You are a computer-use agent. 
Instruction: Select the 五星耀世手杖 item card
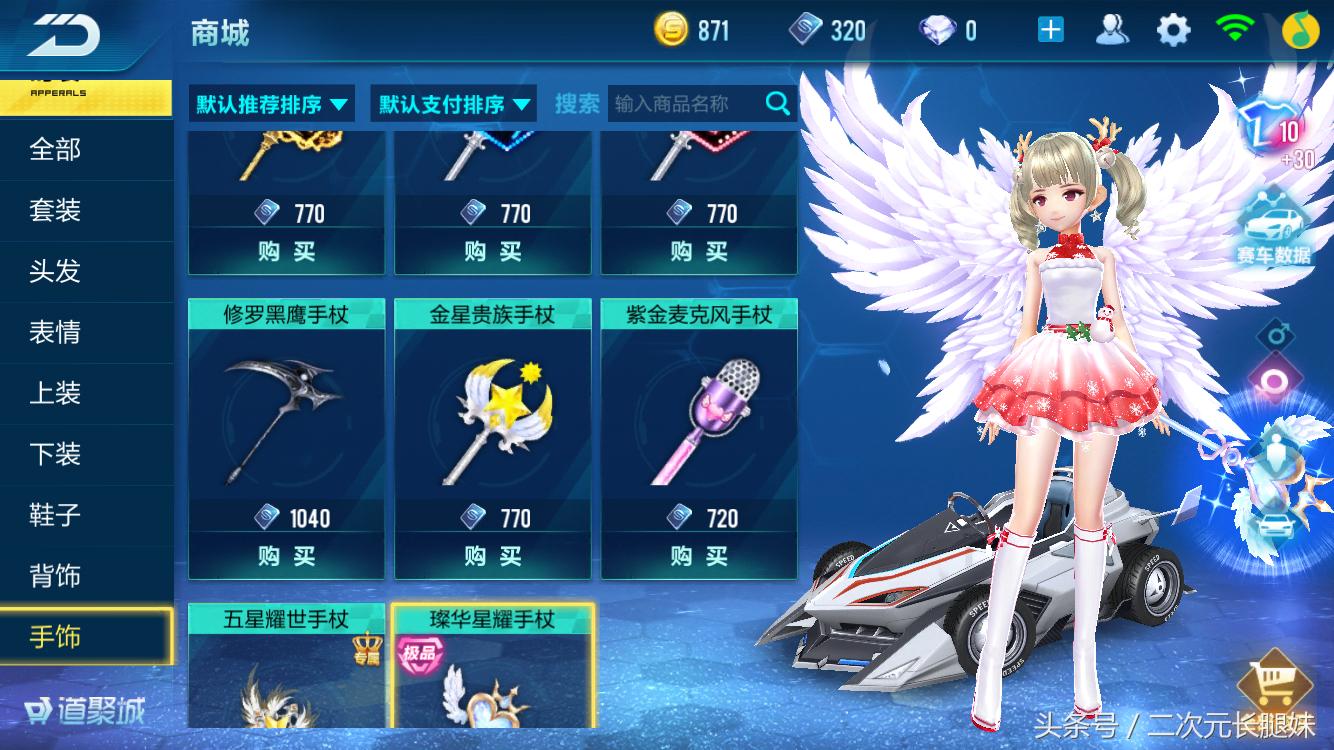[x=286, y=665]
